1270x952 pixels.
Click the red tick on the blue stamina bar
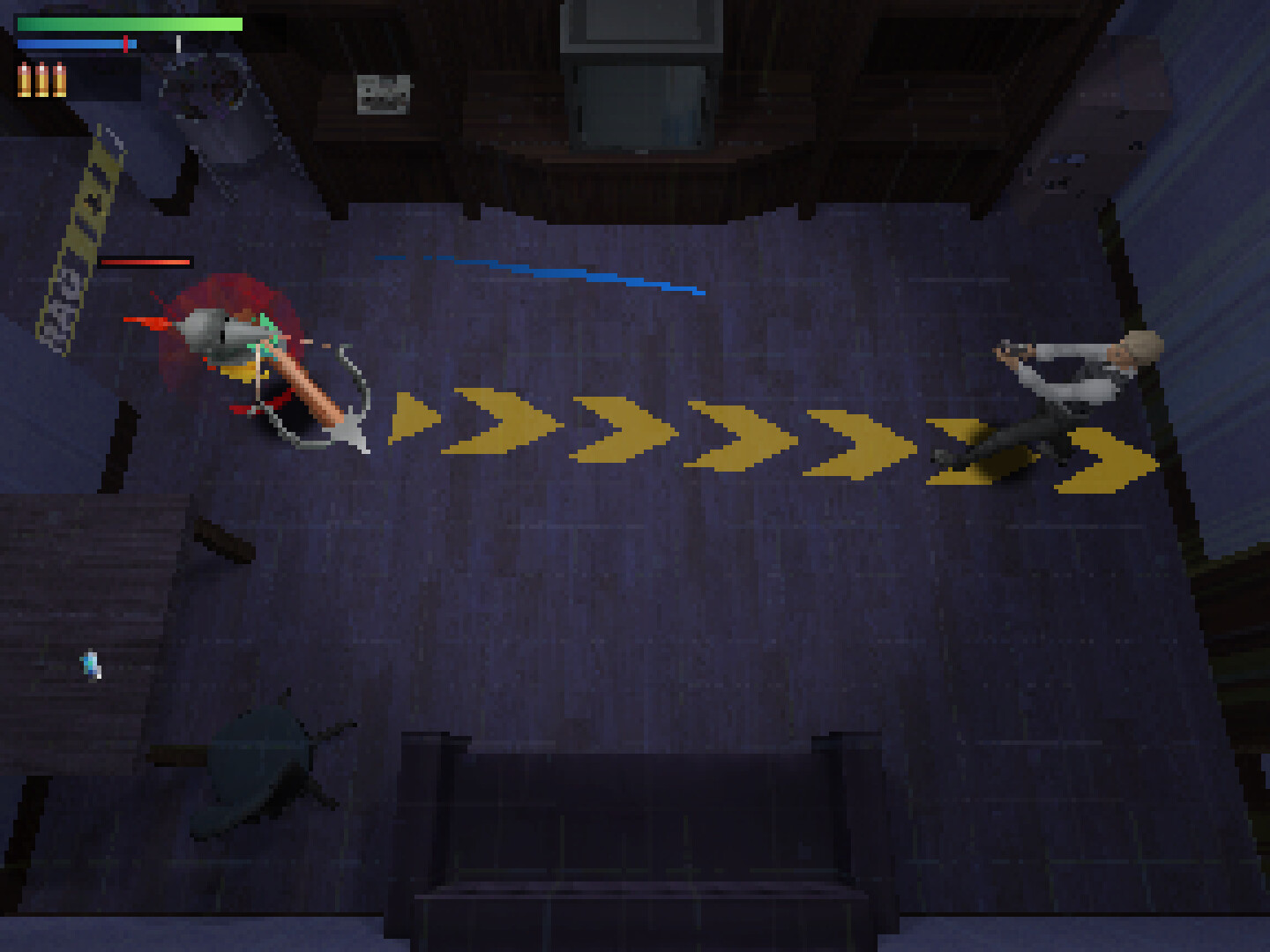coord(128,42)
